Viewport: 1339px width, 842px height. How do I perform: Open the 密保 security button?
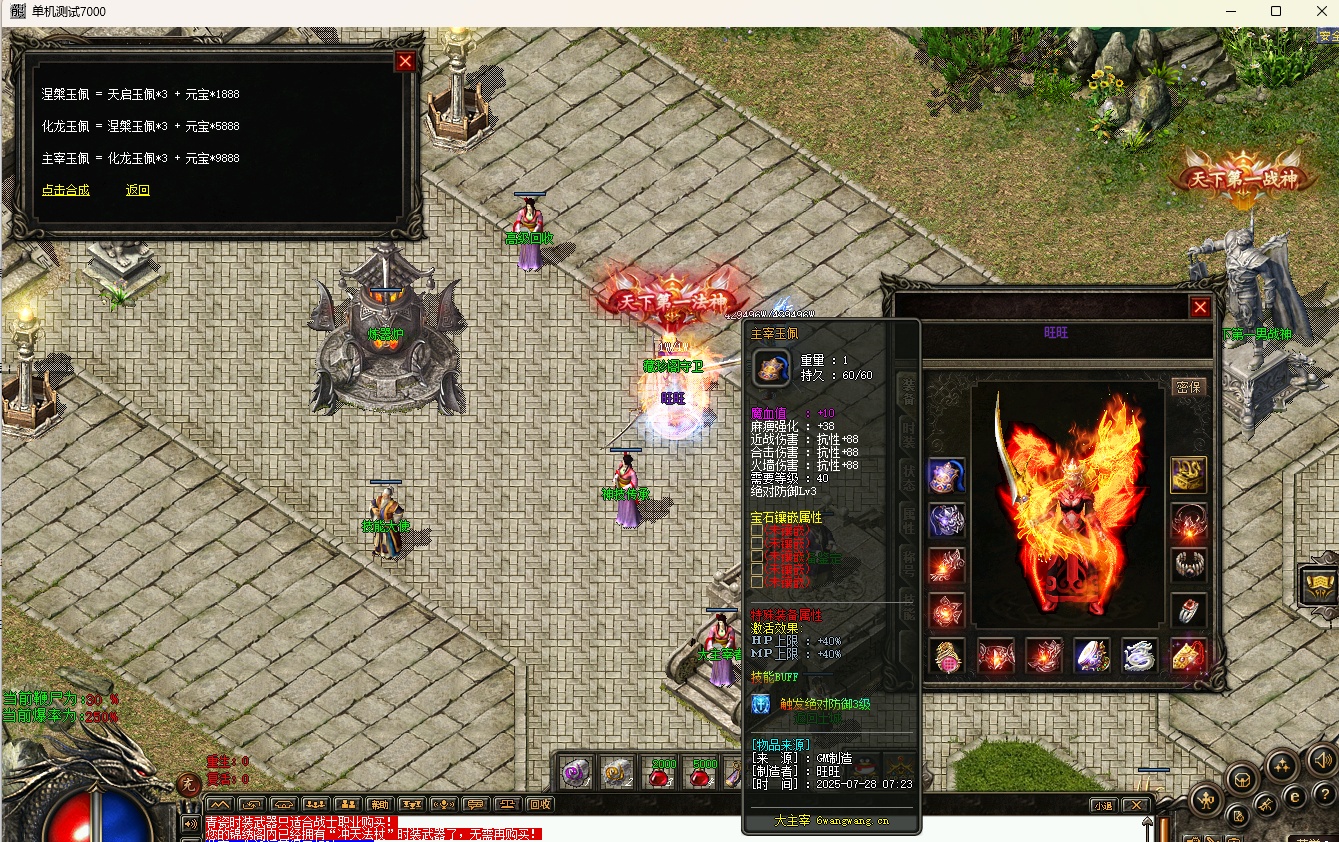click(1188, 387)
